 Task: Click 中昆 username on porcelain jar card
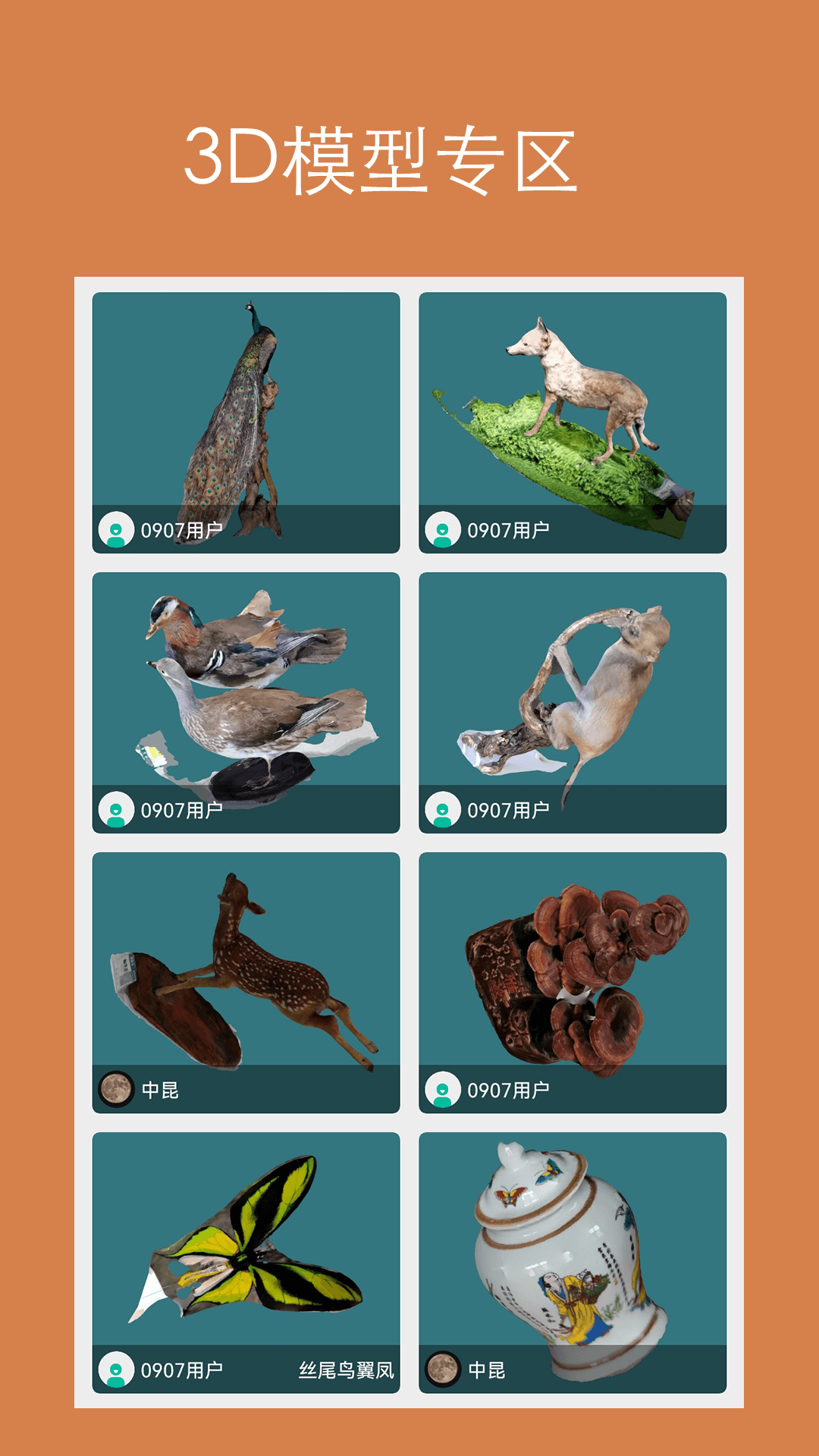[x=487, y=1370]
